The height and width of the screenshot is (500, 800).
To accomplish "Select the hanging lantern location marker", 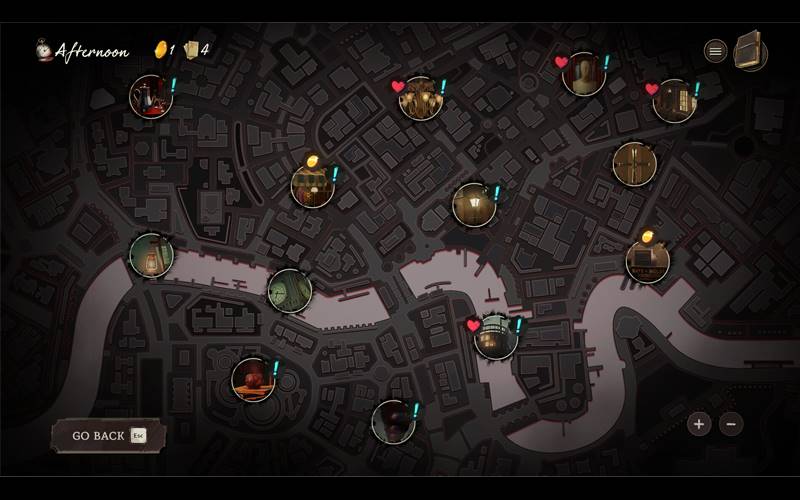I will [x=152, y=255].
